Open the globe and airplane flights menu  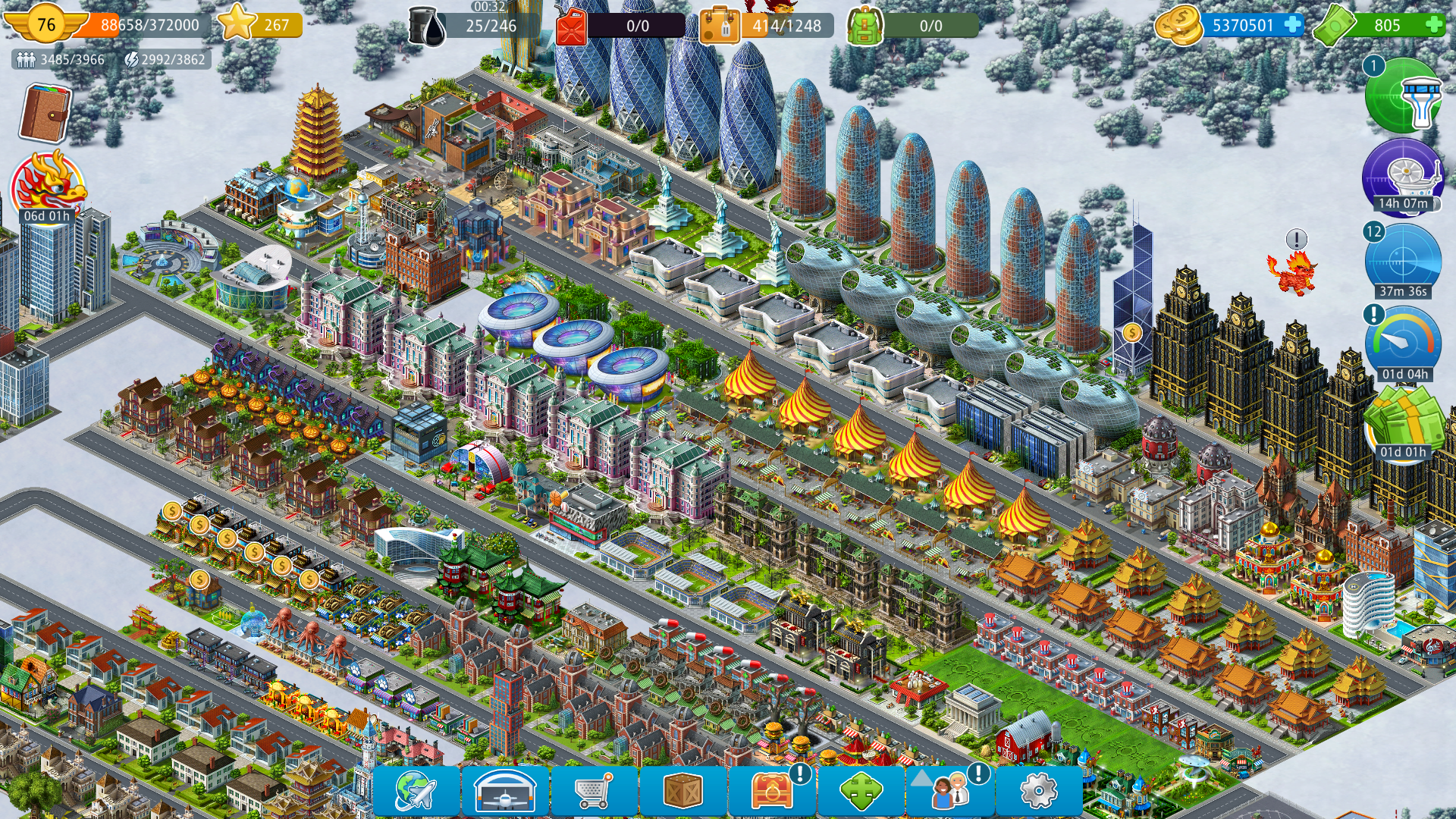coord(416,792)
